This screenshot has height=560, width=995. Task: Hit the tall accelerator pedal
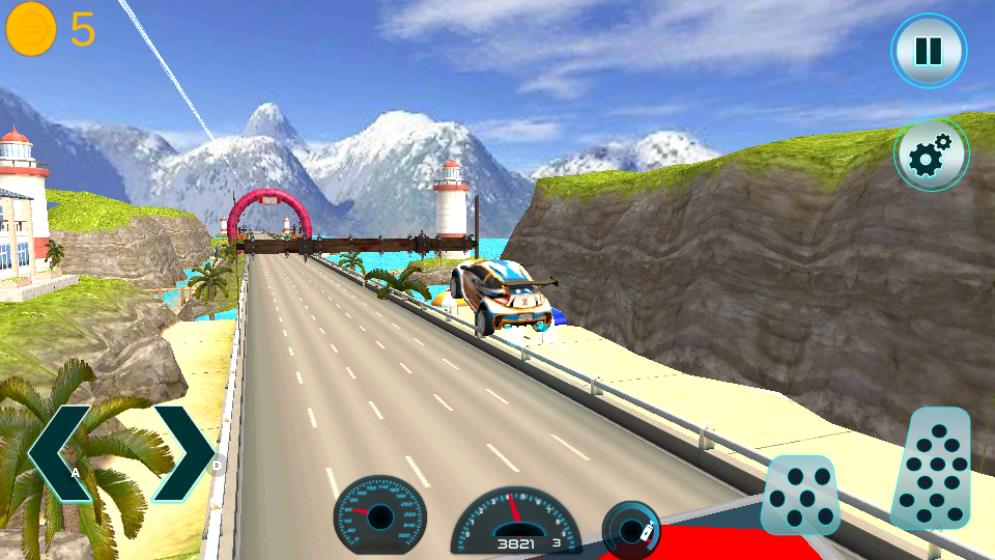pos(931,468)
